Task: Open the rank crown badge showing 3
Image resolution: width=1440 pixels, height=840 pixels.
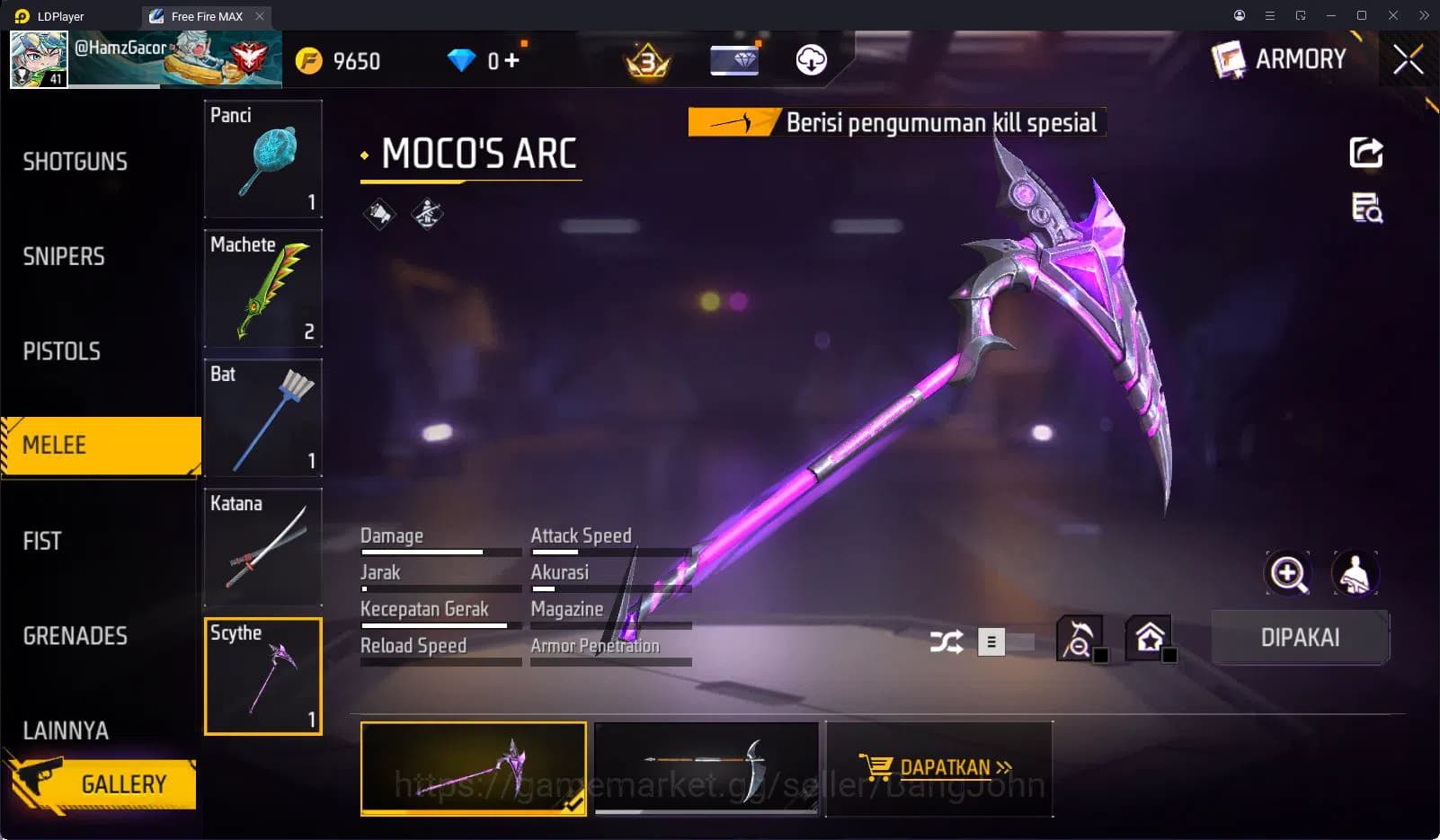Action: [646, 60]
